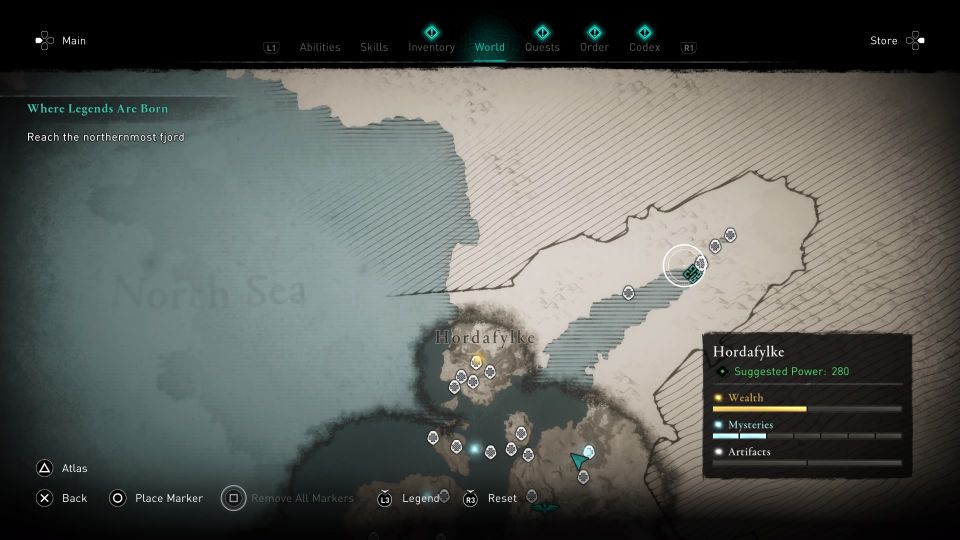Reset the map view
Screen dimensions: 960x540
tap(502, 498)
